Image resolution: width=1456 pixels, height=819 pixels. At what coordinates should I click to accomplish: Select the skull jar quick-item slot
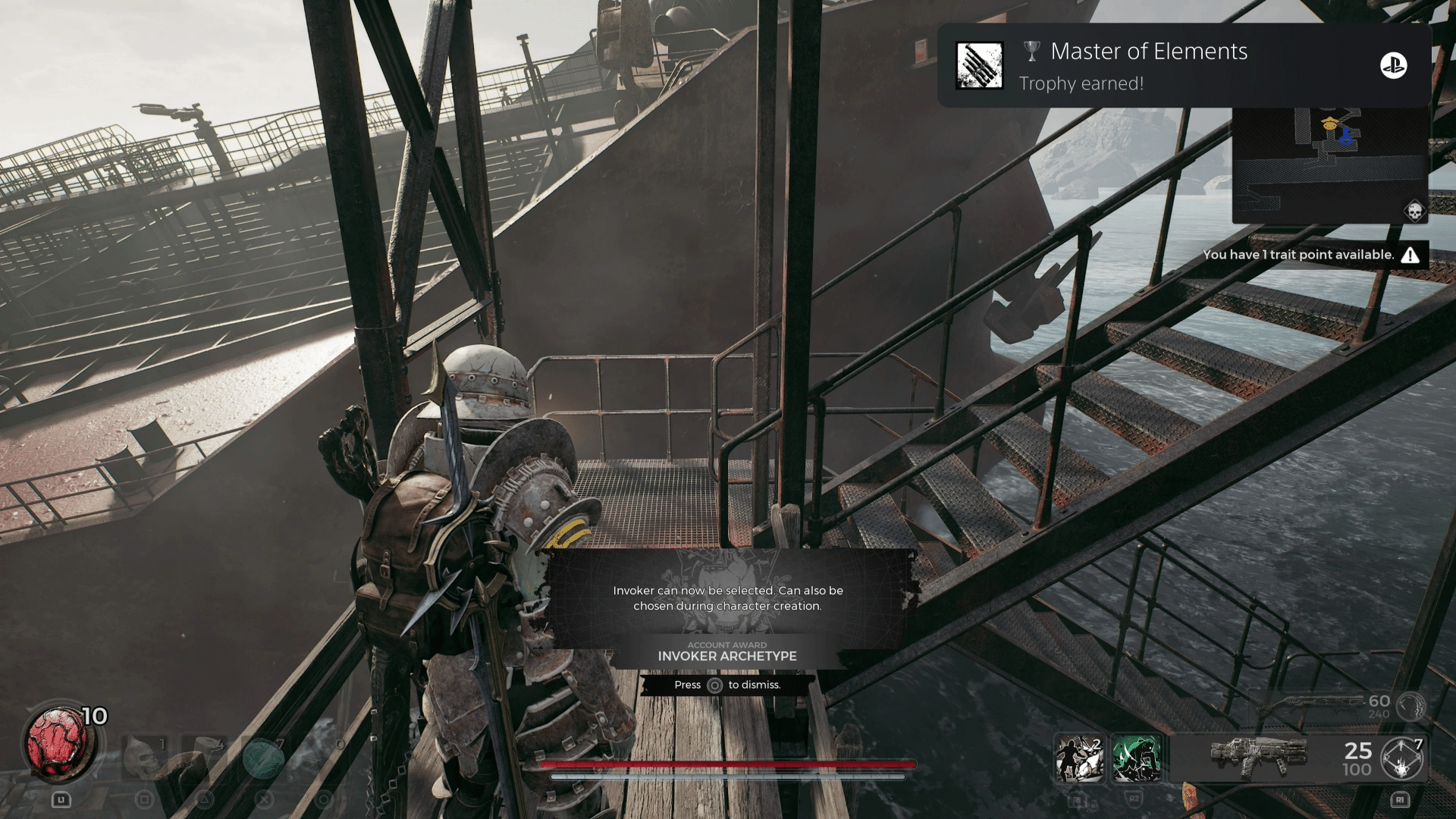[145, 756]
